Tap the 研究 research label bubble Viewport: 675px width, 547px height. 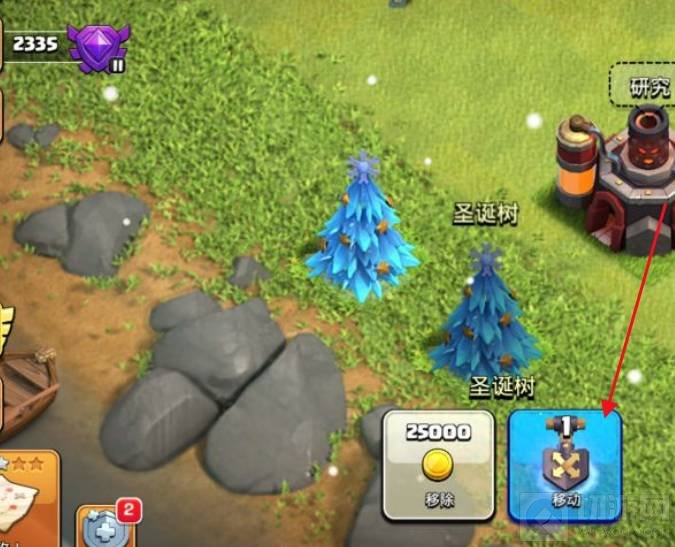pyautogui.click(x=650, y=87)
